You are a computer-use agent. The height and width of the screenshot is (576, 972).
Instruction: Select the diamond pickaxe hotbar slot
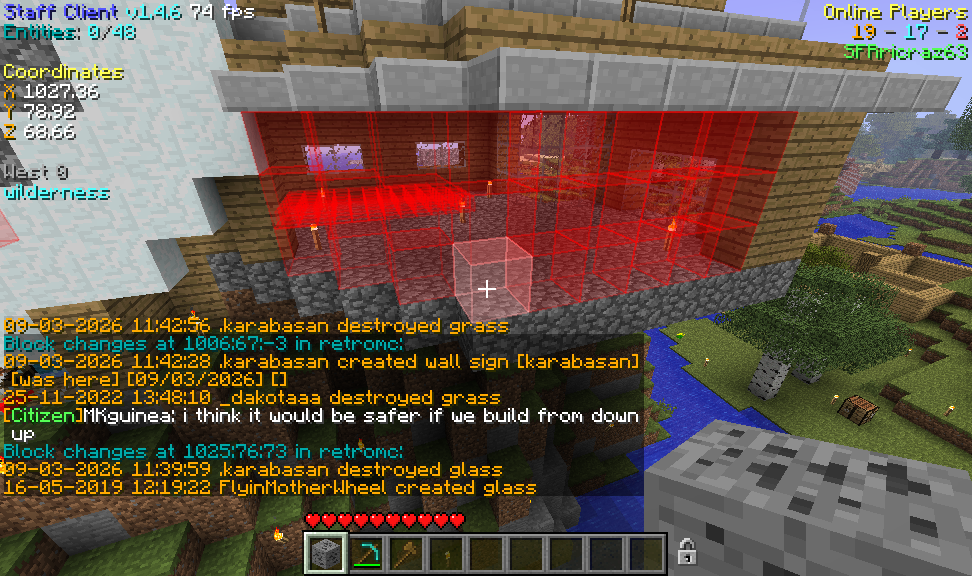[365, 553]
